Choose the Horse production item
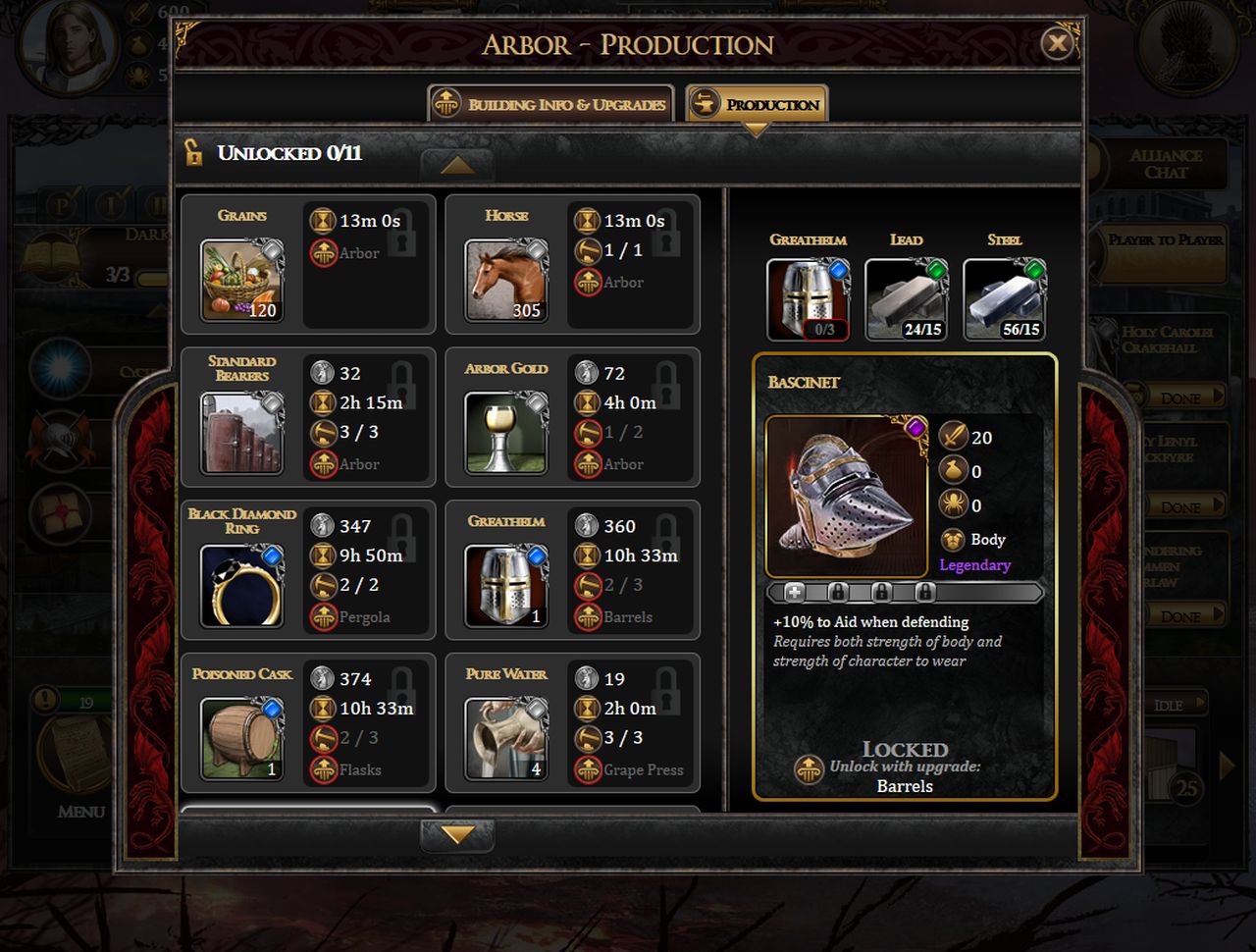The width and height of the screenshot is (1256, 952). click(x=506, y=282)
